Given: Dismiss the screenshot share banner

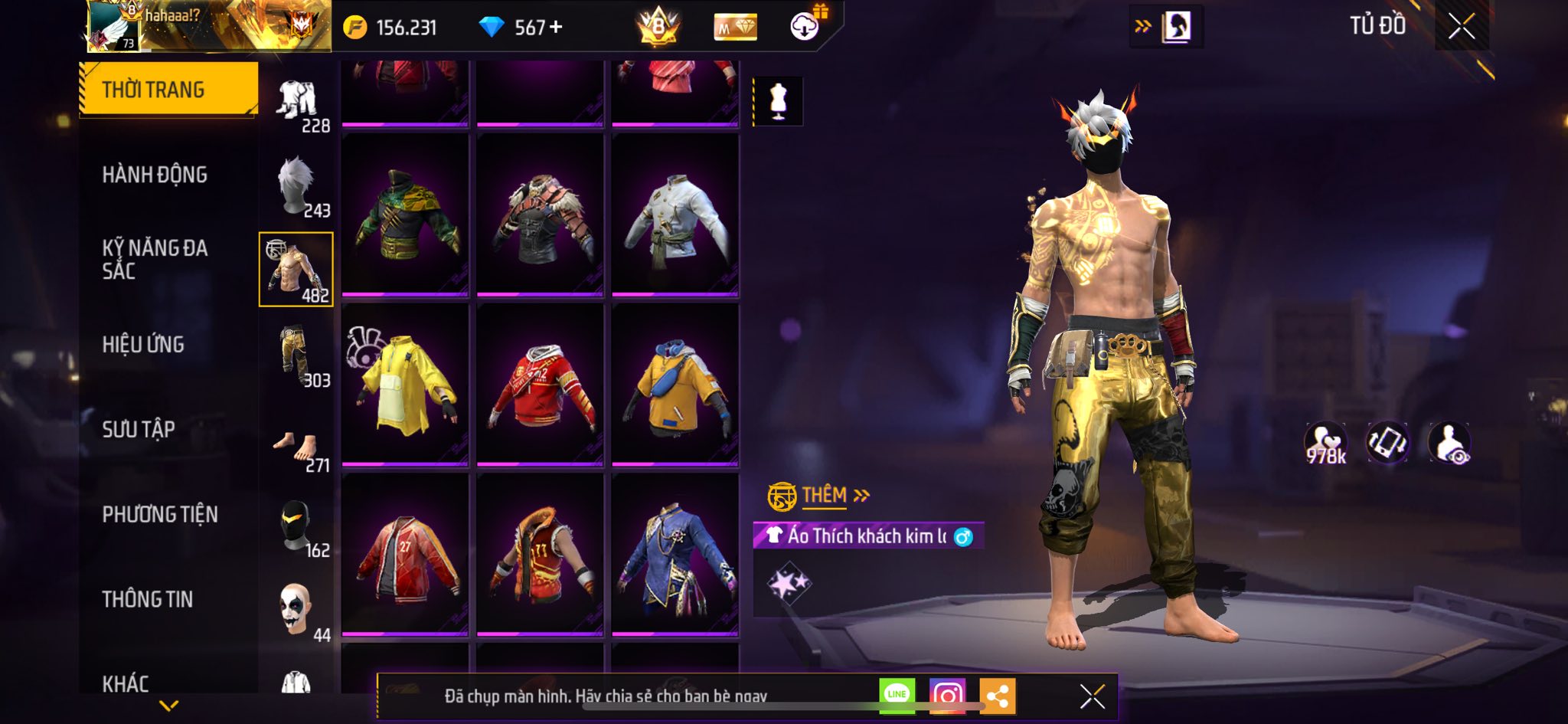Looking at the screenshot, I should pos(1092,696).
